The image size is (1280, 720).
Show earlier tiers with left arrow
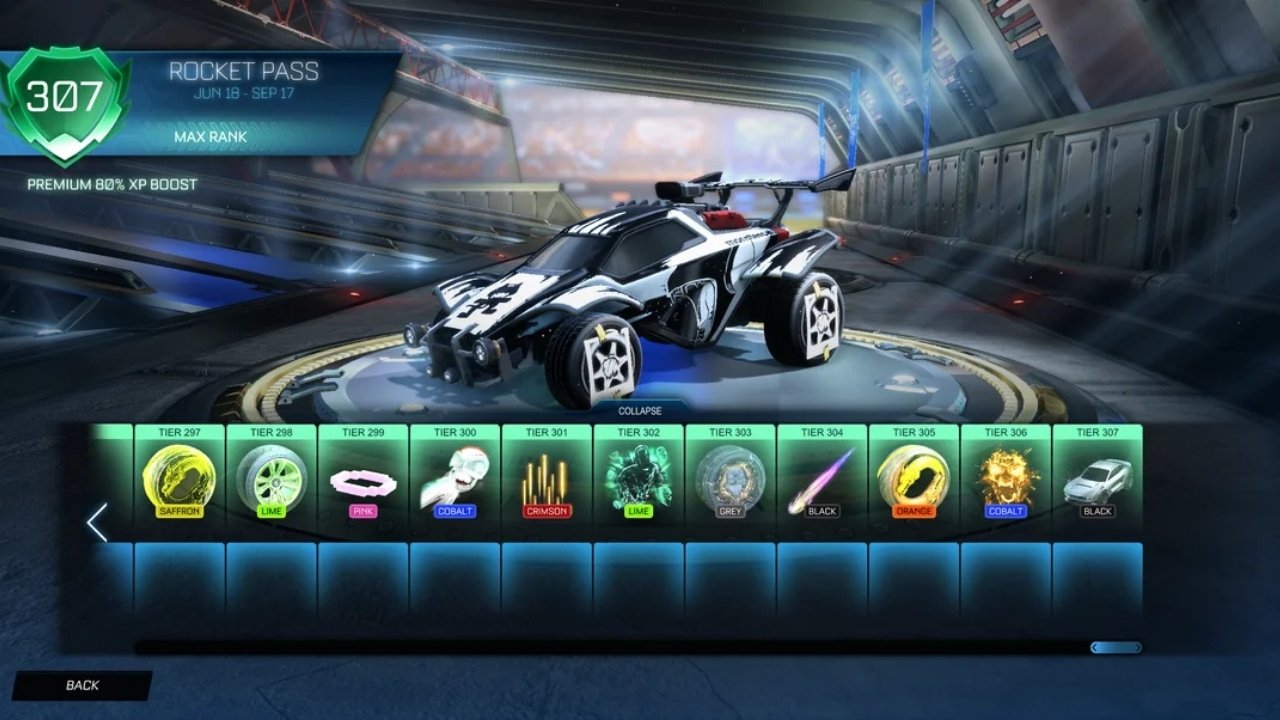point(97,522)
